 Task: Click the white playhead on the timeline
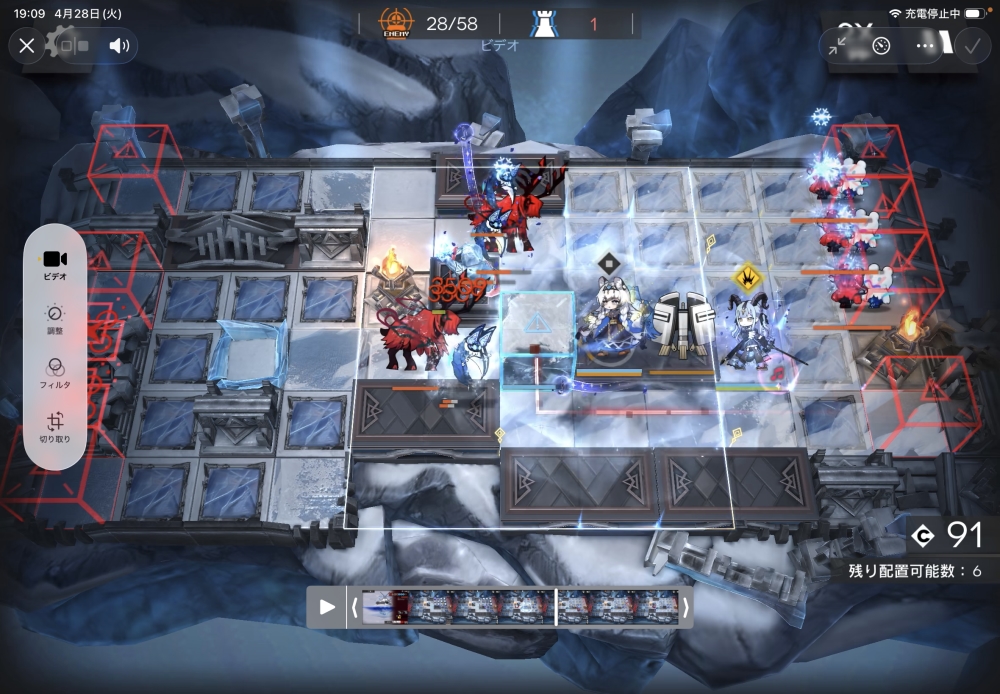coord(556,607)
